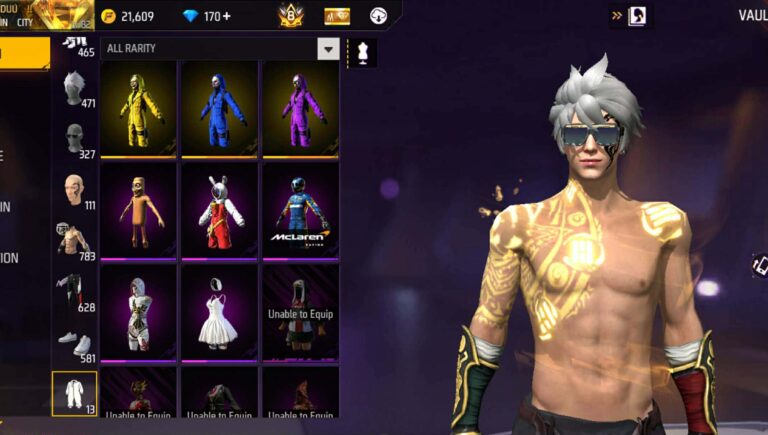Open the hair category with 471 items
768x435 pixels.
tap(75, 89)
